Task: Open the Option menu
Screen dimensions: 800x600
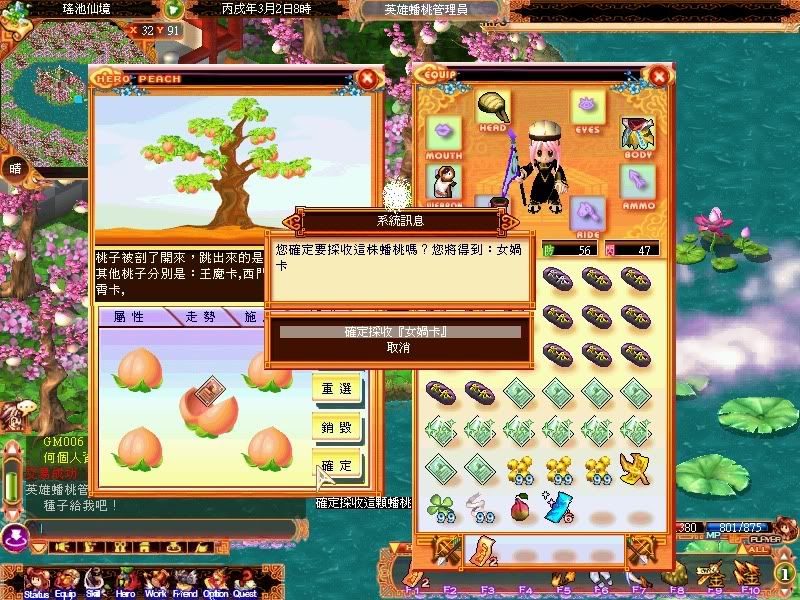Action: 215,583
